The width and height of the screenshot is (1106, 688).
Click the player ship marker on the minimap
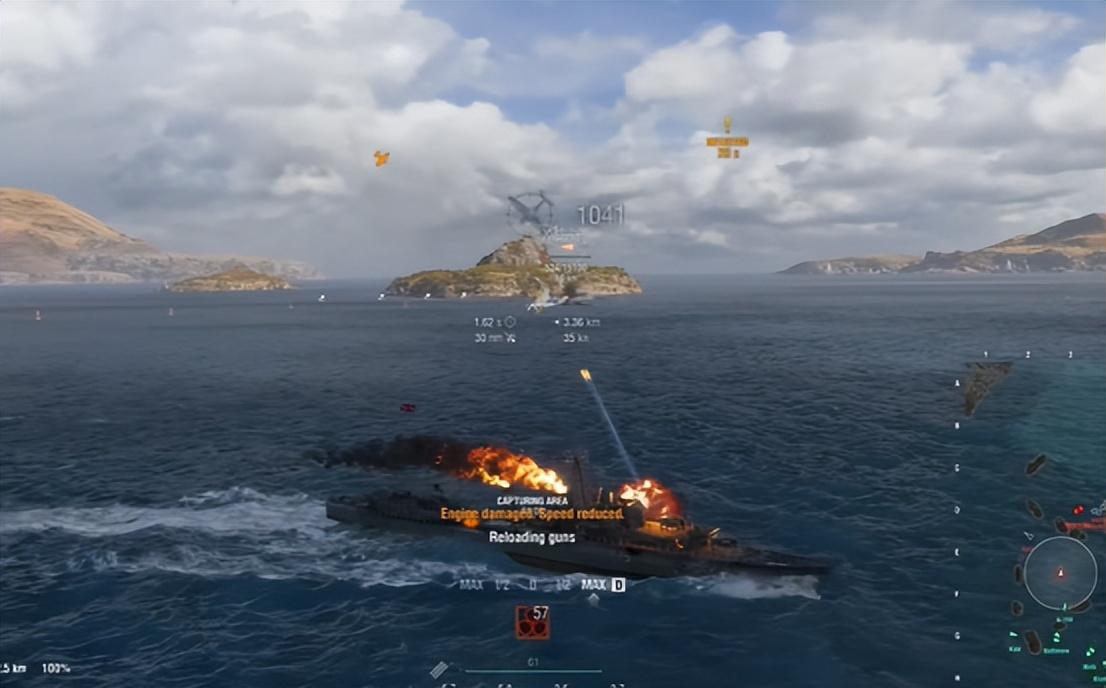pyautogui.click(x=1060, y=573)
